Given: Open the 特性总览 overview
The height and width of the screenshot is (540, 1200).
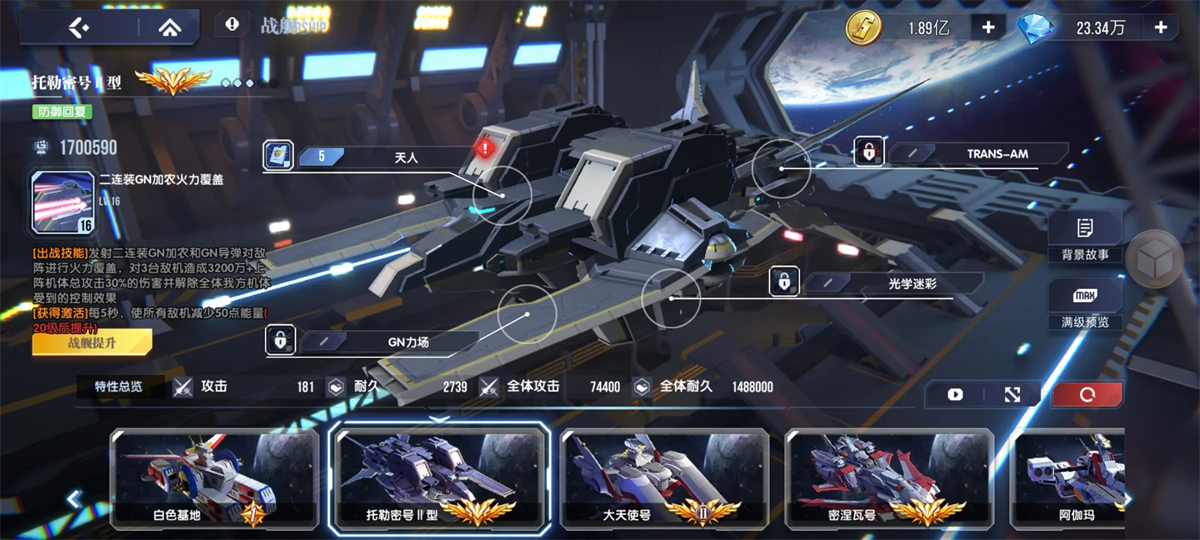Looking at the screenshot, I should [119, 387].
